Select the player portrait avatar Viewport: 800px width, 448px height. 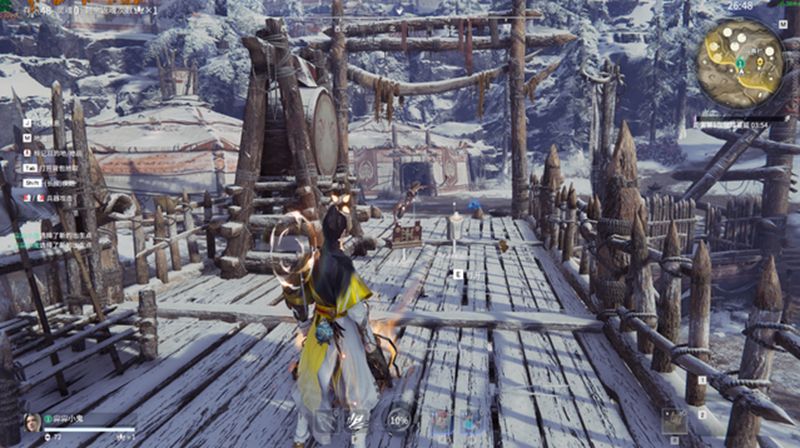(32, 422)
